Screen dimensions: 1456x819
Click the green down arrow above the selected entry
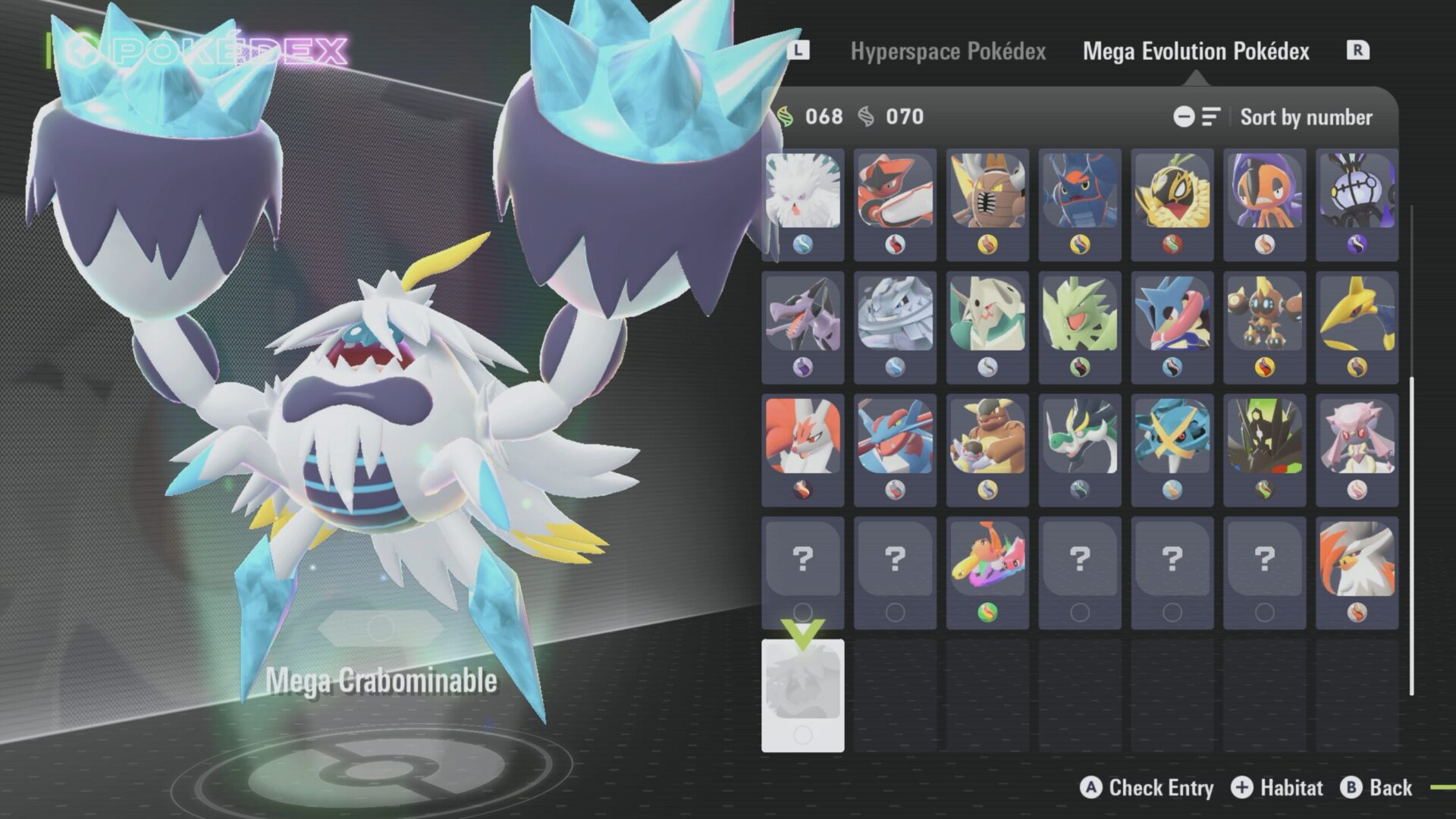tap(804, 628)
